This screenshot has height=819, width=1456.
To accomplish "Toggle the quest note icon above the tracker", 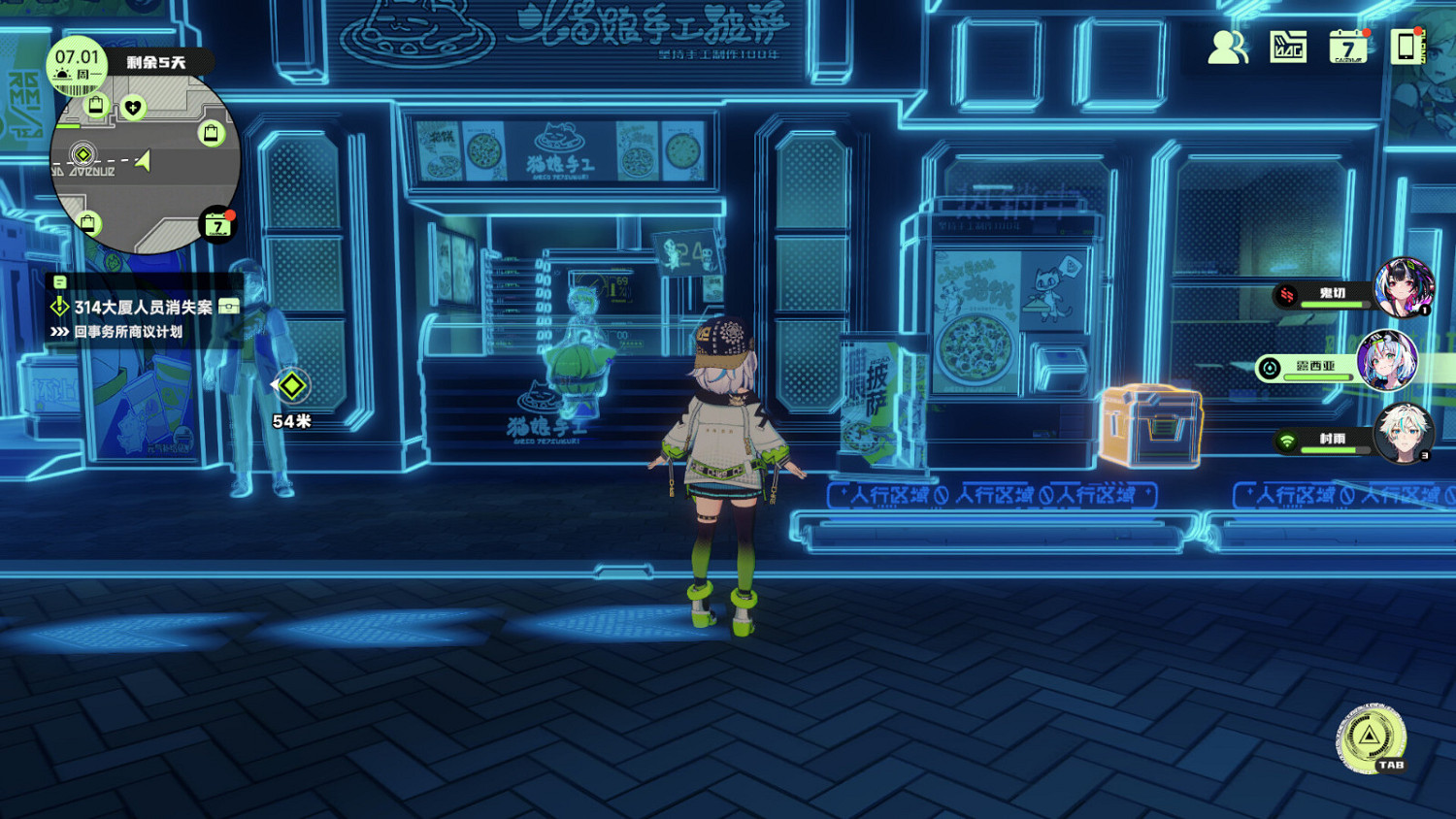I will [x=60, y=281].
